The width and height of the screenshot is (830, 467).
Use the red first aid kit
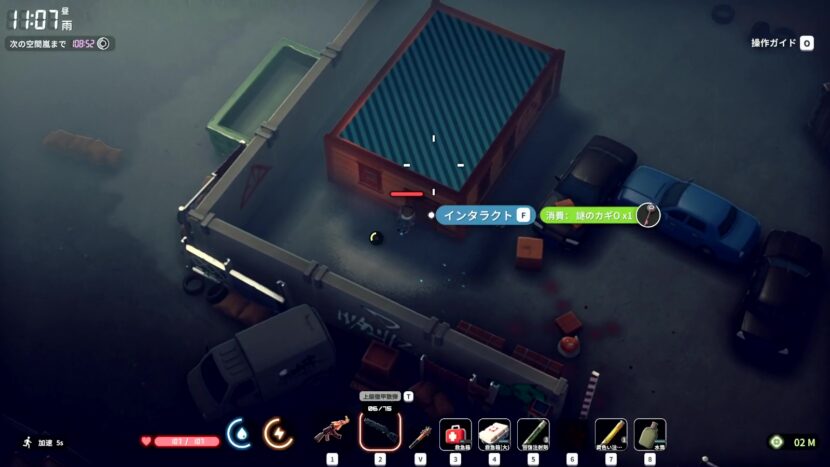[455, 433]
